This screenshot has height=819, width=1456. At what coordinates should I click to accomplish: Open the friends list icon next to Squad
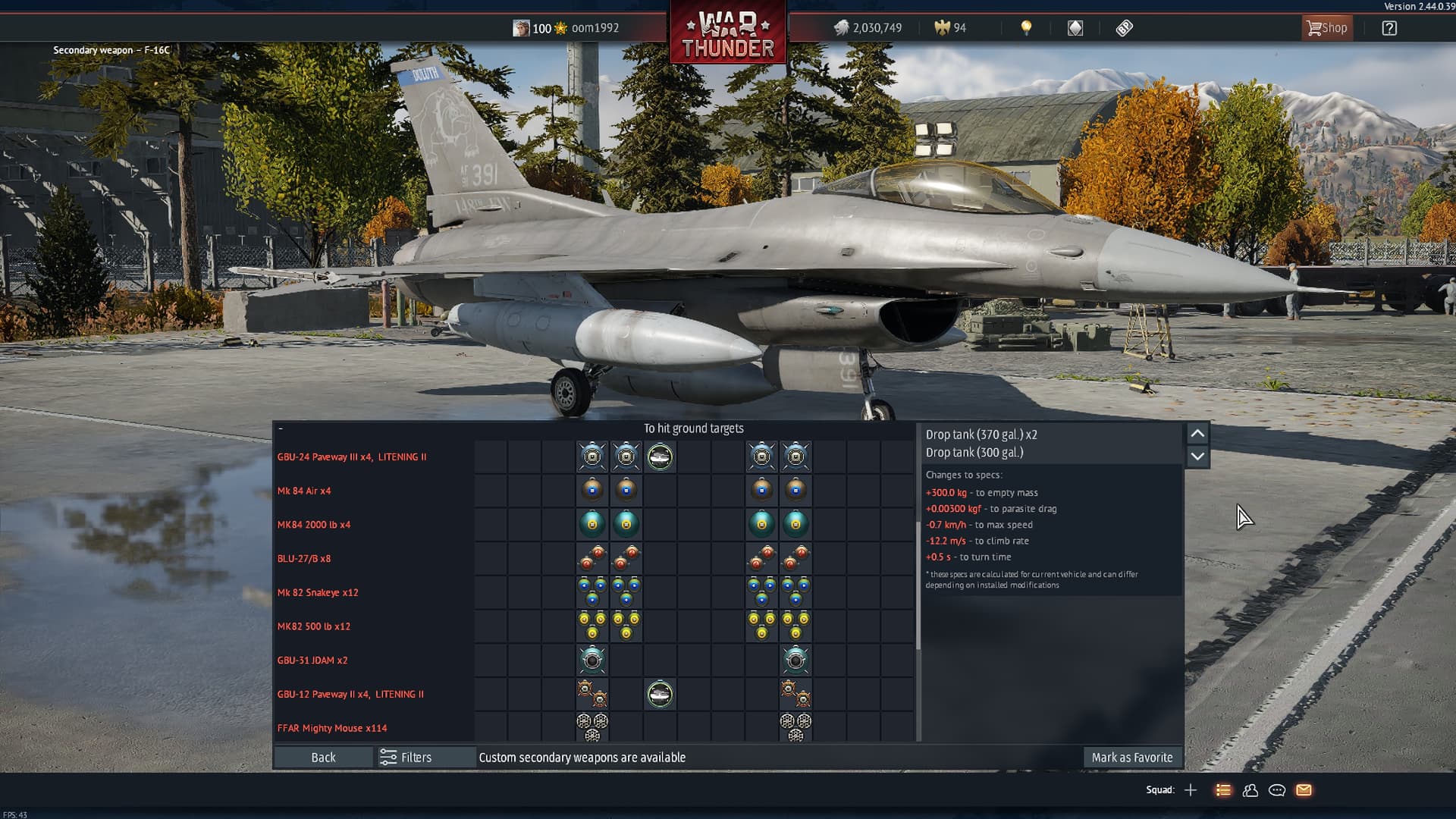point(1250,790)
